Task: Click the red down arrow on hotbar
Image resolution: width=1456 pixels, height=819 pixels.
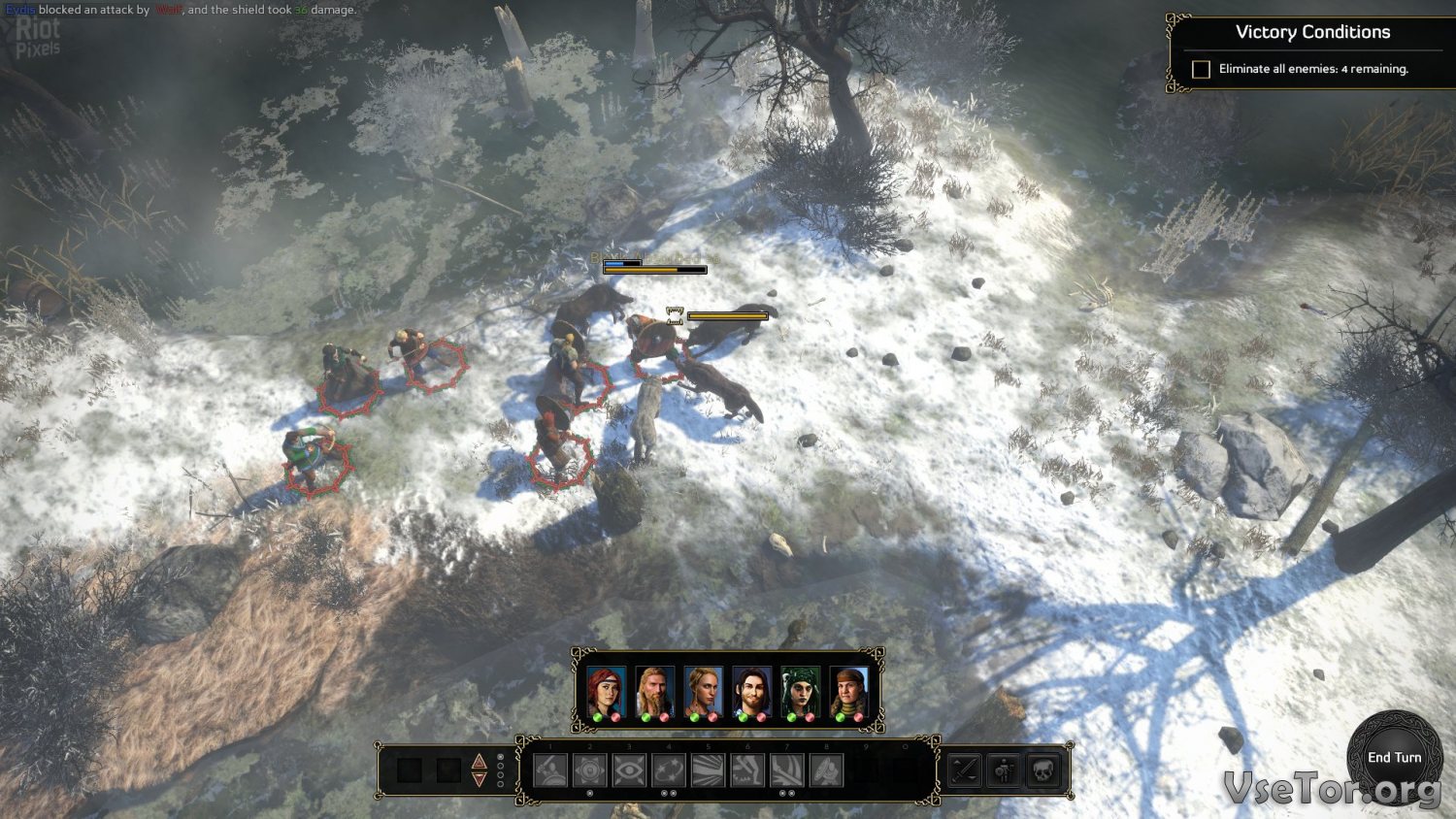Action: tap(479, 779)
